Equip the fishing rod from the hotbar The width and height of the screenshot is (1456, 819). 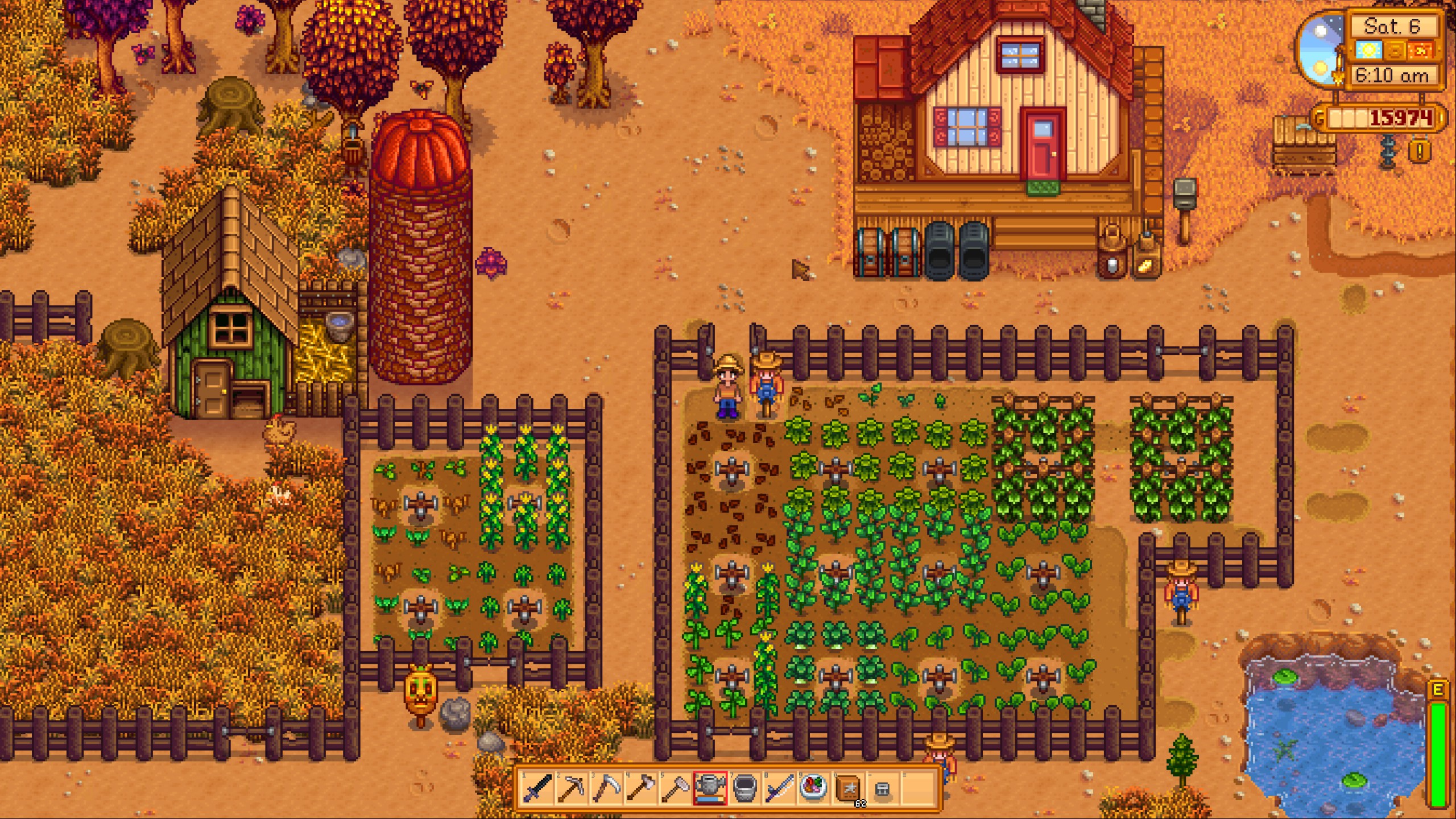pos(779,788)
